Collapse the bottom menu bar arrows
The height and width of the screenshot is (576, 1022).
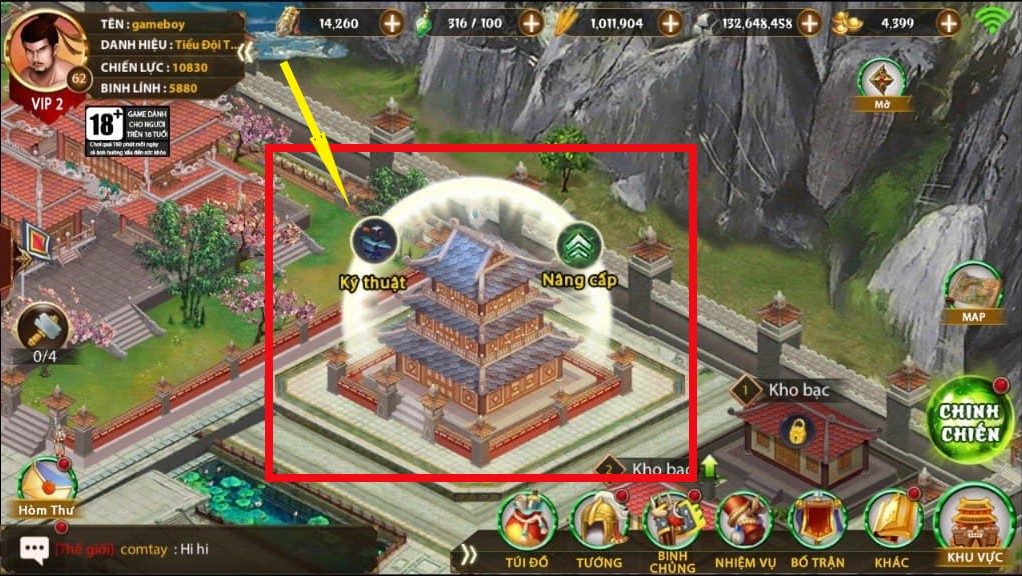click(468, 555)
